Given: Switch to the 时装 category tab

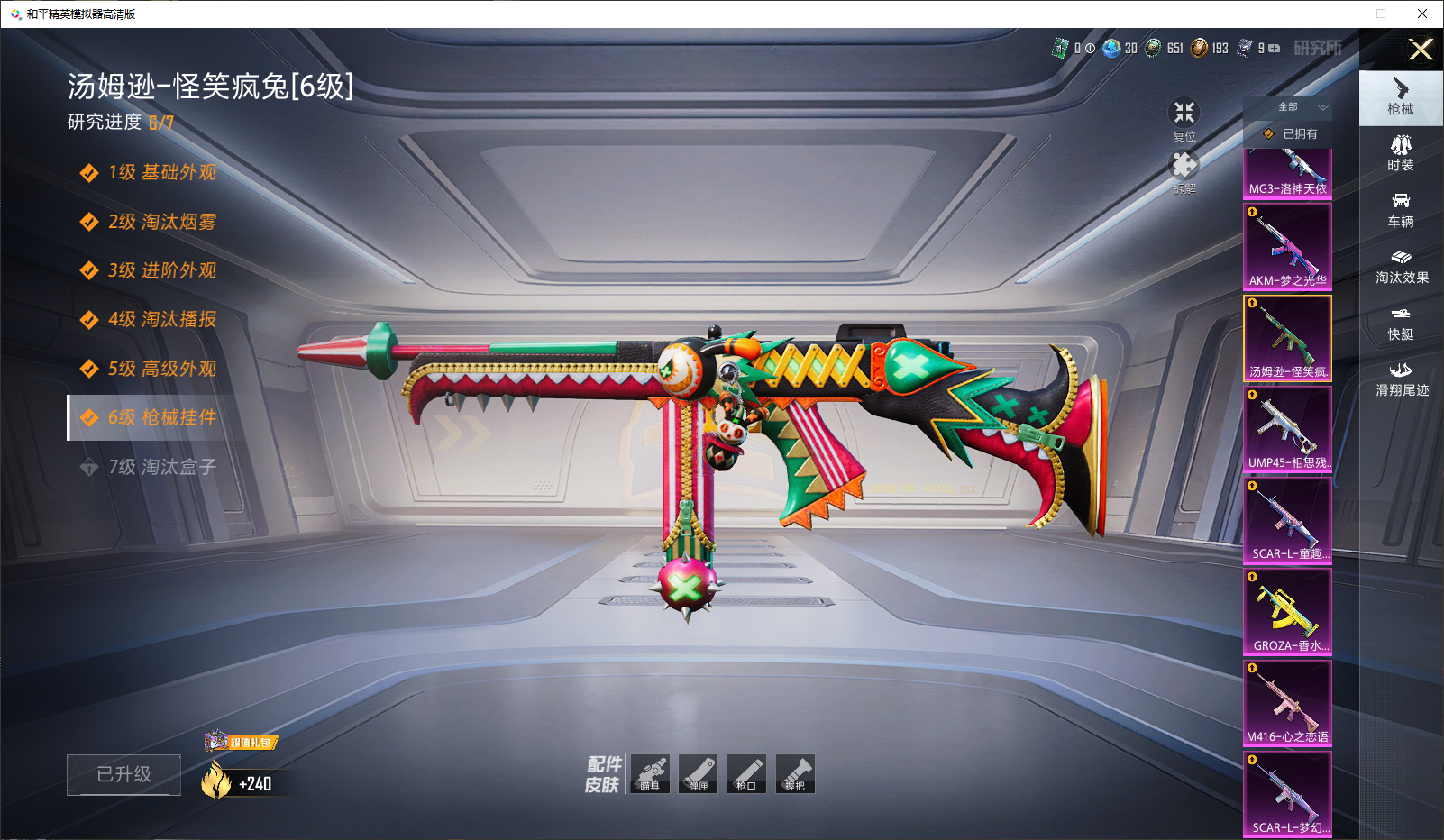Looking at the screenshot, I should click(x=1401, y=154).
